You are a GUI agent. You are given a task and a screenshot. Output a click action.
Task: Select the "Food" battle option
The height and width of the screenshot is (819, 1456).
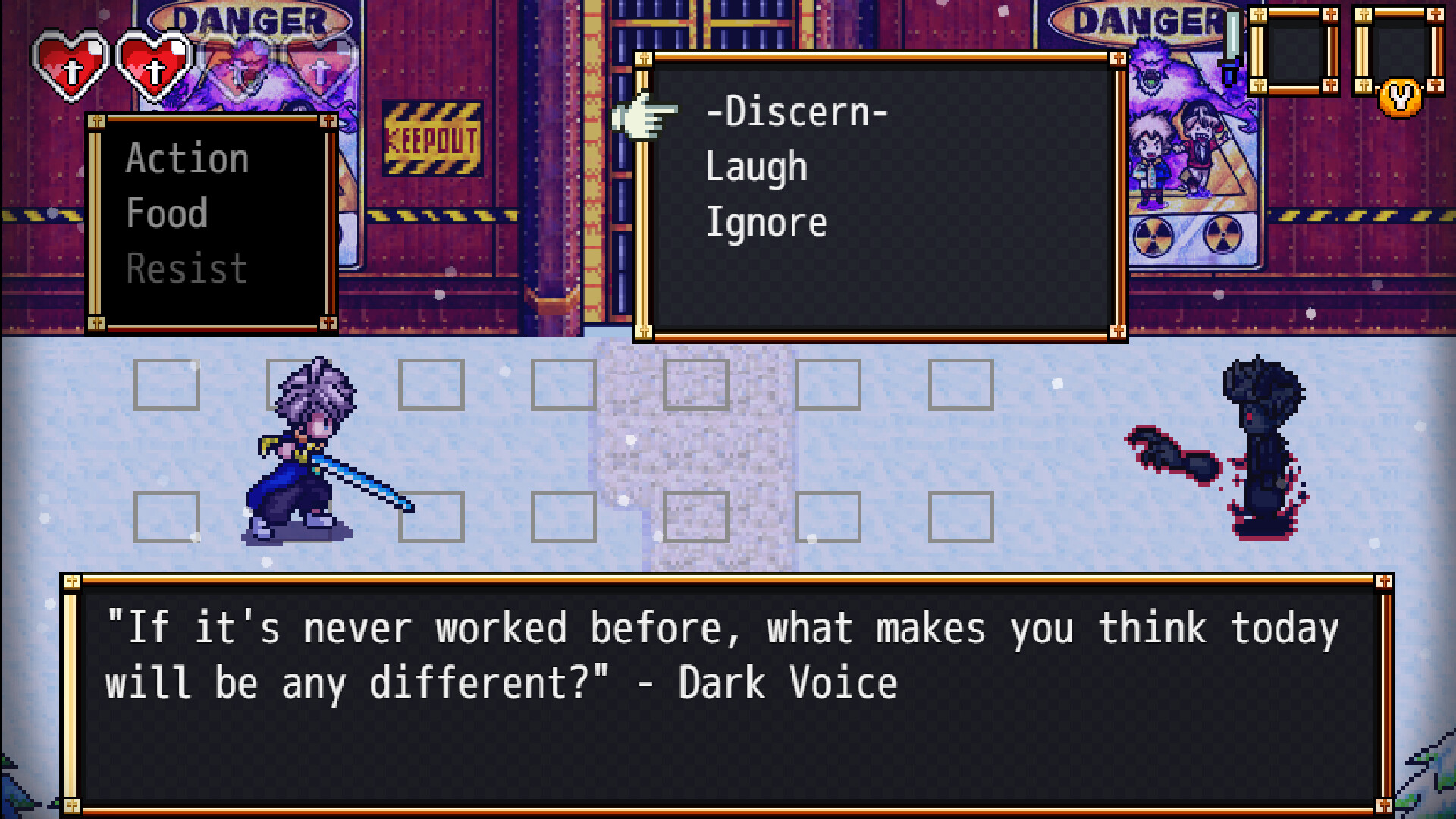[167, 212]
